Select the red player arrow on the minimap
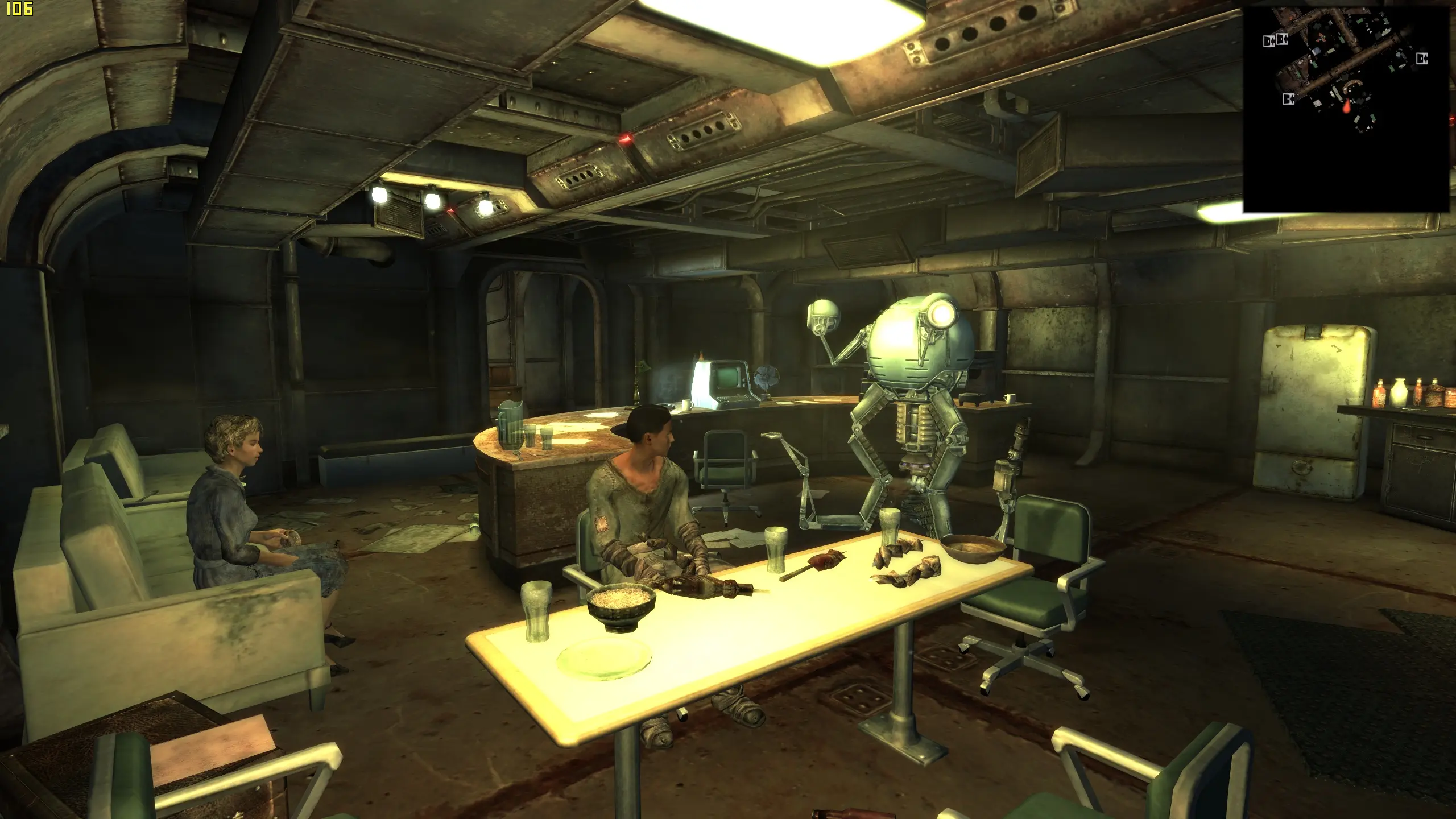 1346,106
